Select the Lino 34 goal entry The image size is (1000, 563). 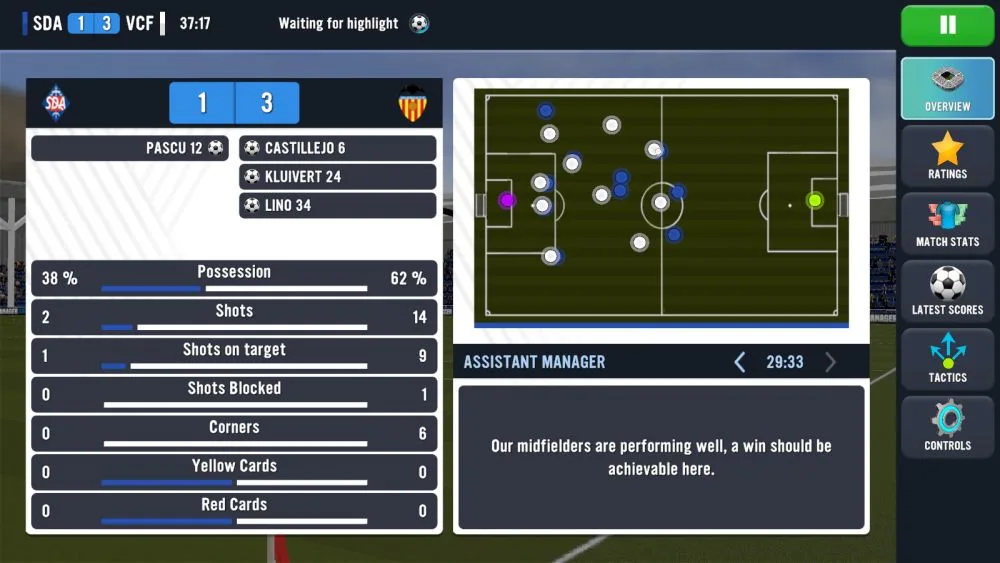click(x=338, y=206)
